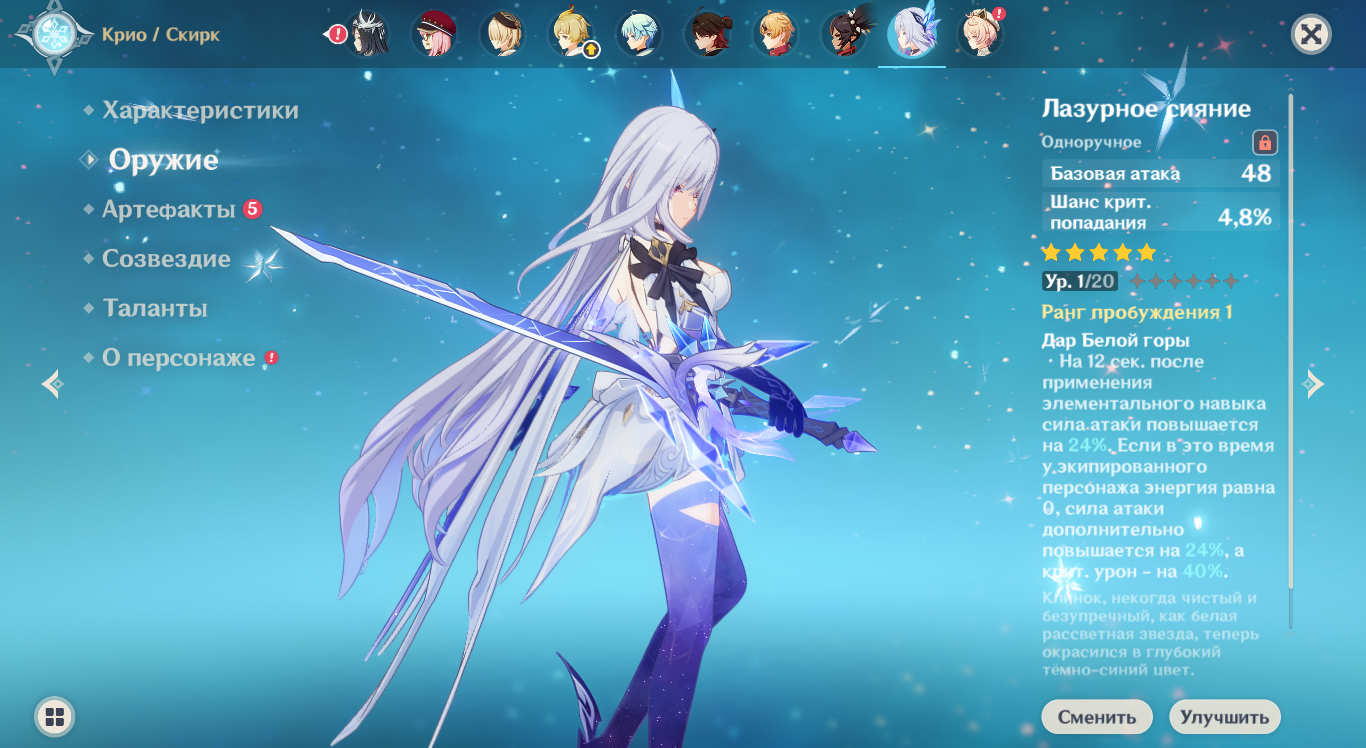Select the pink-haired character with white hat
The width and height of the screenshot is (1366, 748).
pos(980,34)
